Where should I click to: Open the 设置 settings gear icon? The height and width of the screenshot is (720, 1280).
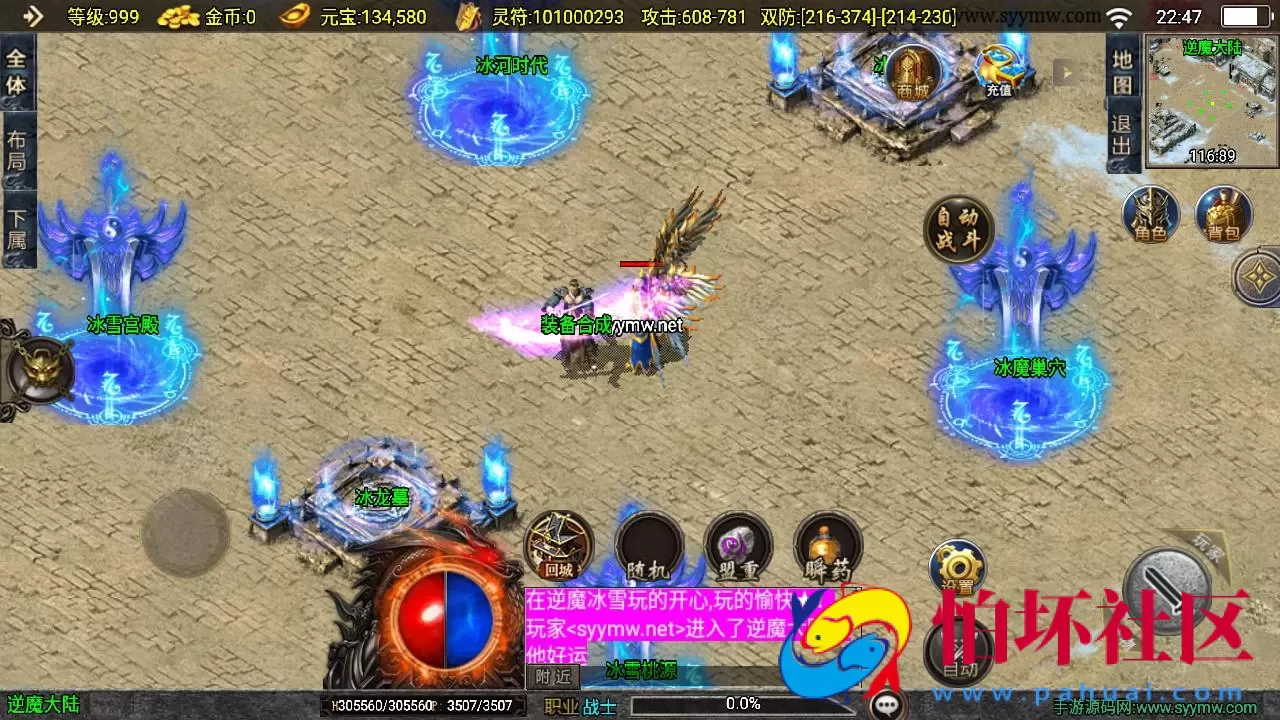pos(957,565)
